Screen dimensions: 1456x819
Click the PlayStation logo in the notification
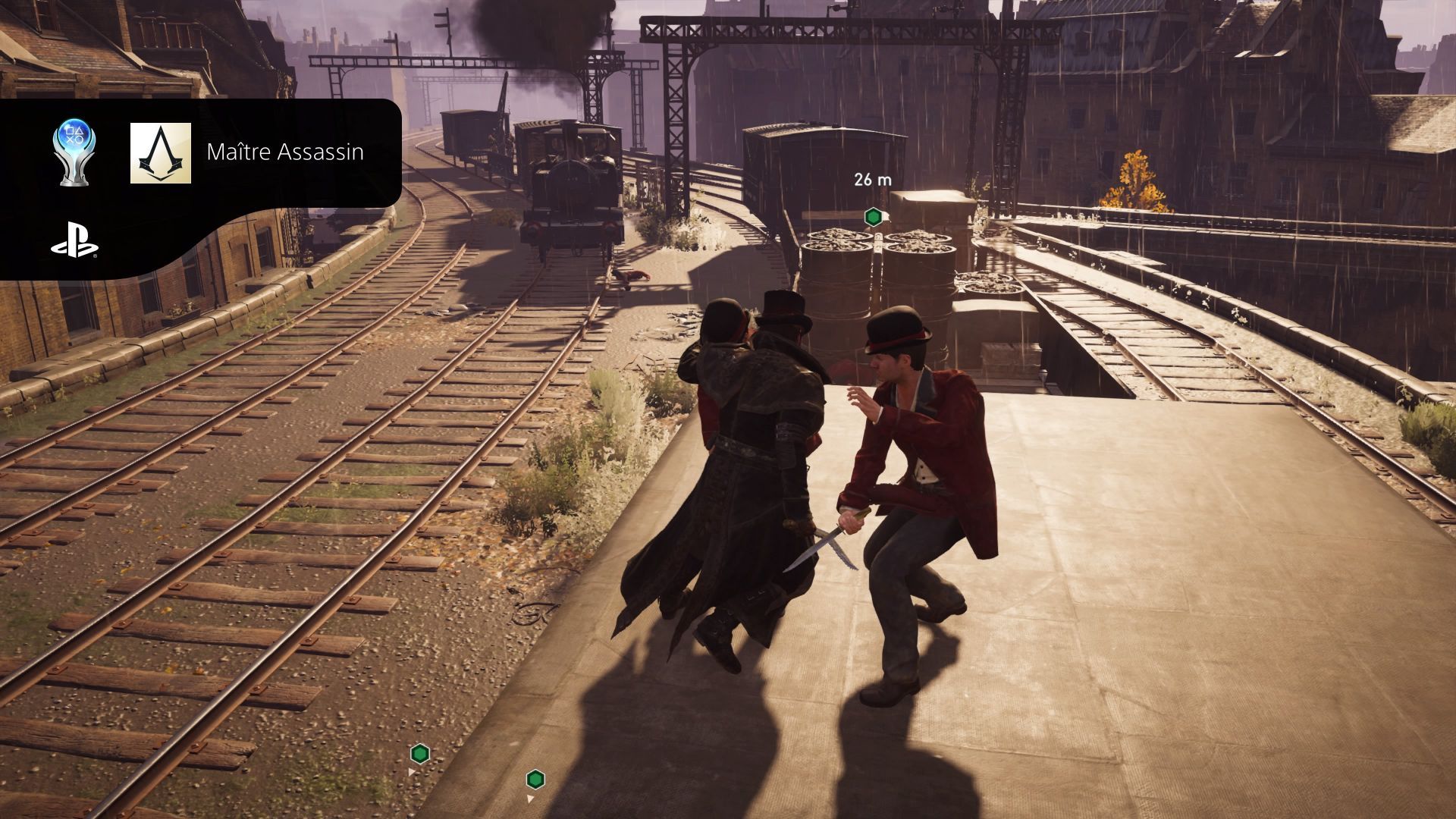[x=74, y=241]
